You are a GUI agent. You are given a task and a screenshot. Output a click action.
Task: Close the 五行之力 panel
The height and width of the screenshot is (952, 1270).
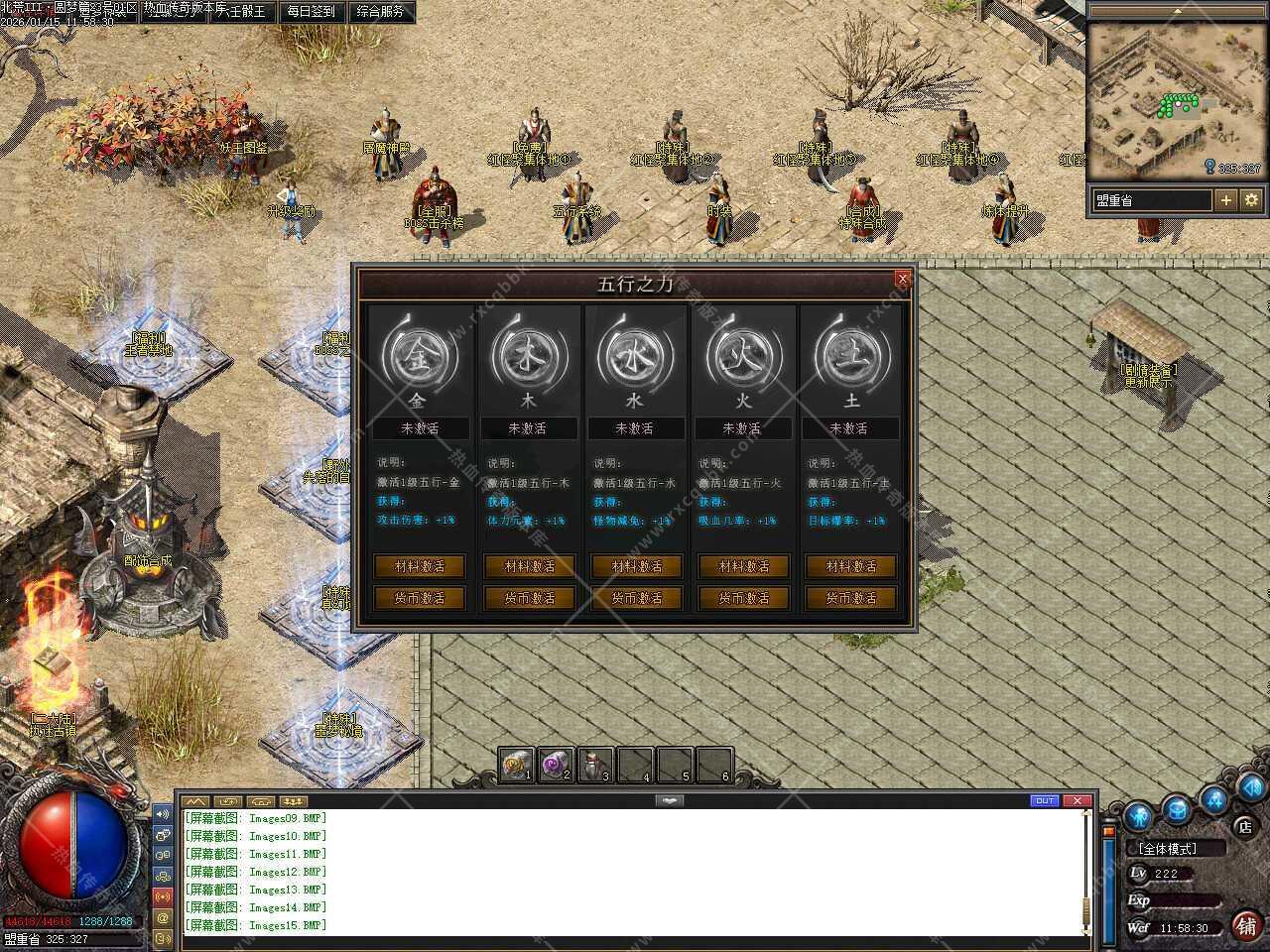tap(902, 279)
